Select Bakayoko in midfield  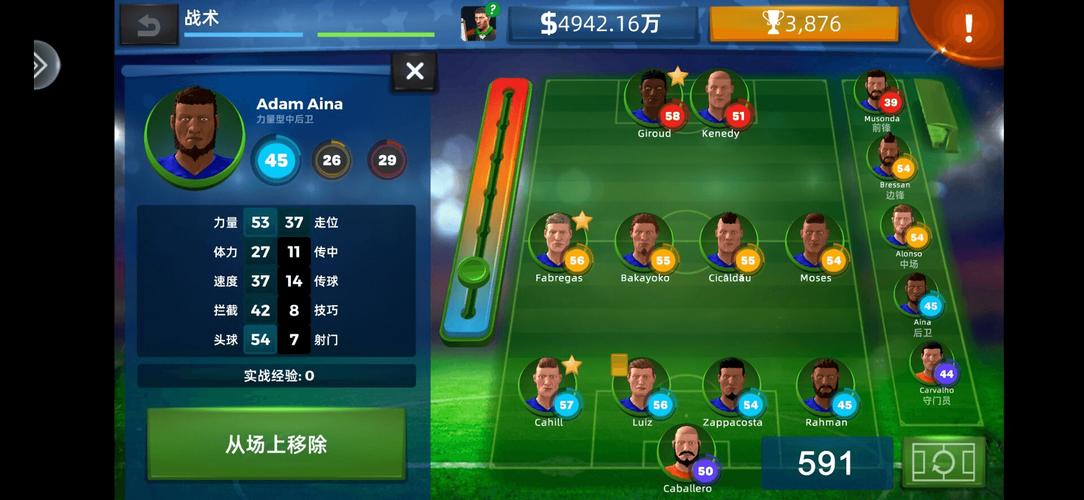coord(644,243)
